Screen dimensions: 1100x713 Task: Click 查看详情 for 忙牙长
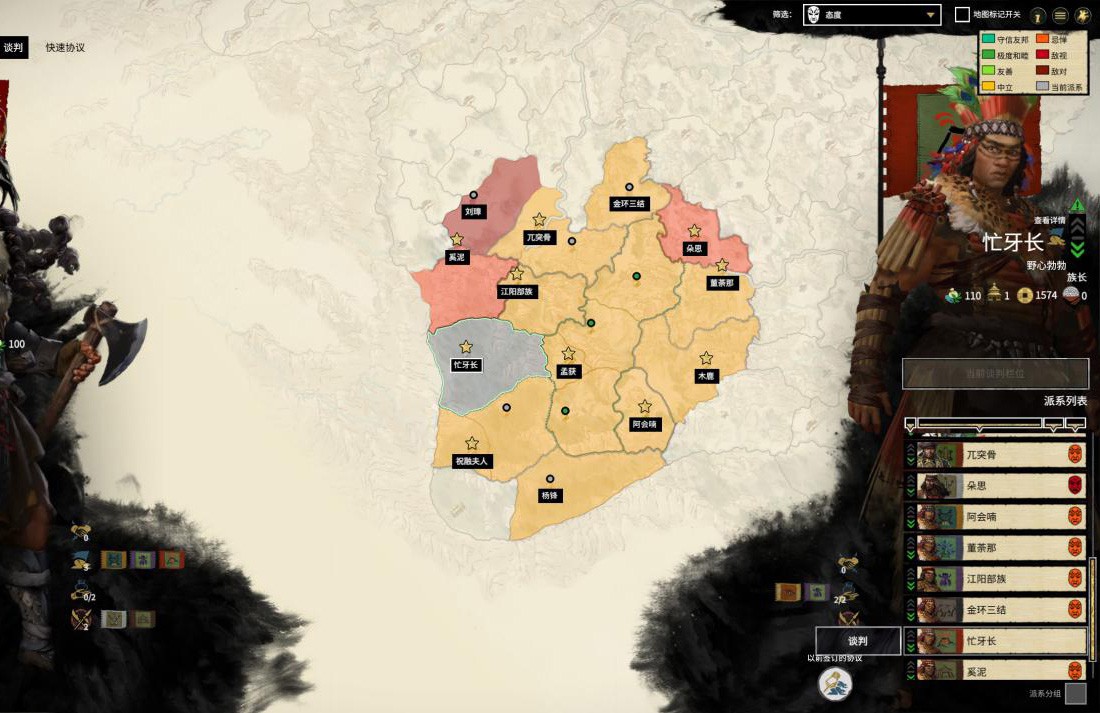point(1049,220)
